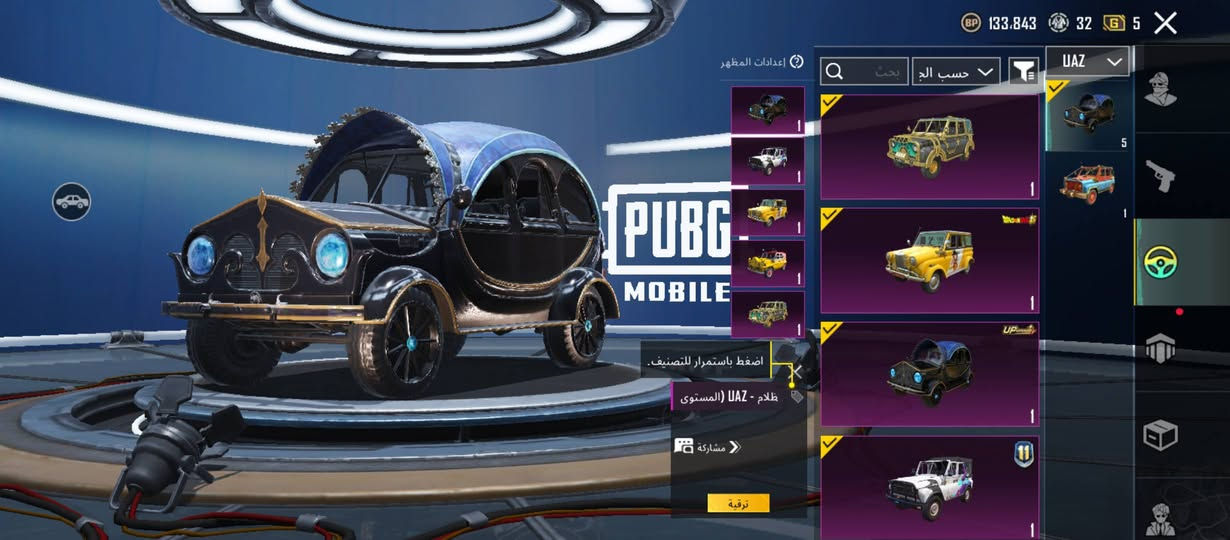
Task: Open the skin filter options
Action: [x=1023, y=71]
